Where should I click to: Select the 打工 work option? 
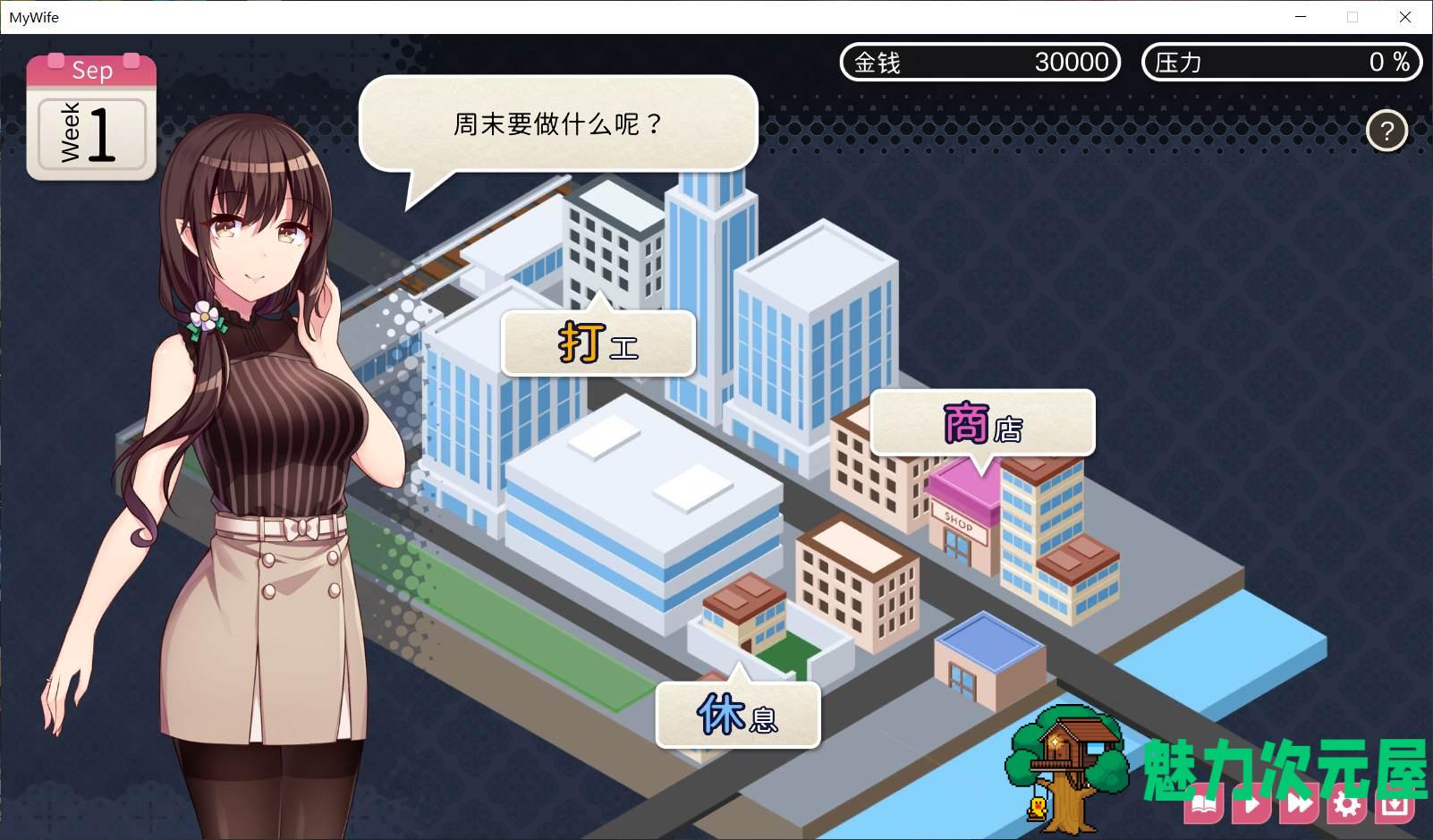pyautogui.click(x=597, y=343)
